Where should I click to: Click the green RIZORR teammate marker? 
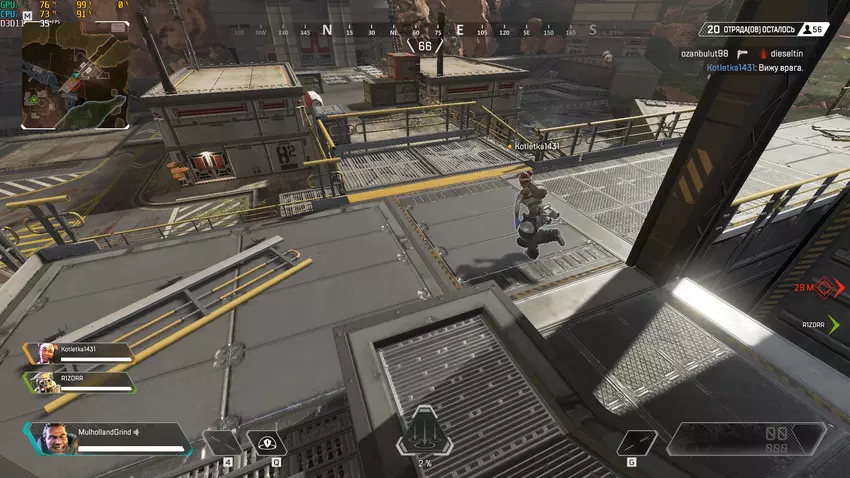(833, 324)
